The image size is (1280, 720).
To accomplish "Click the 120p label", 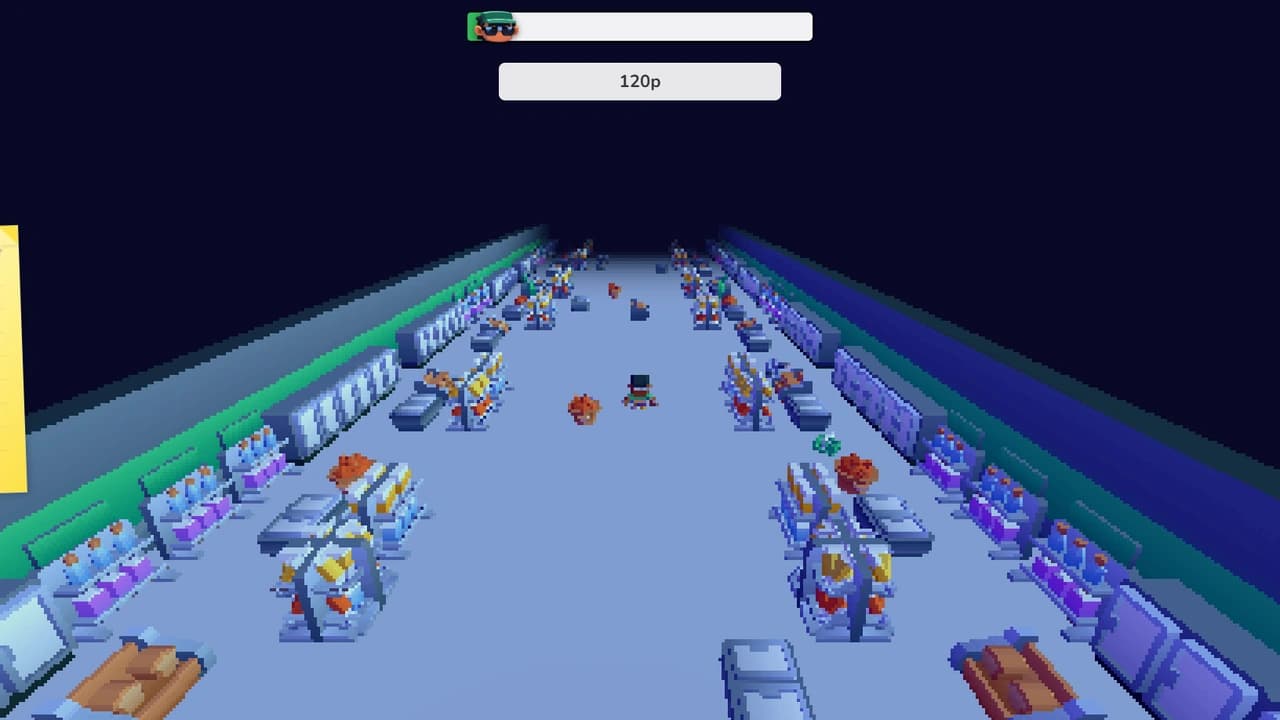I will click(640, 81).
